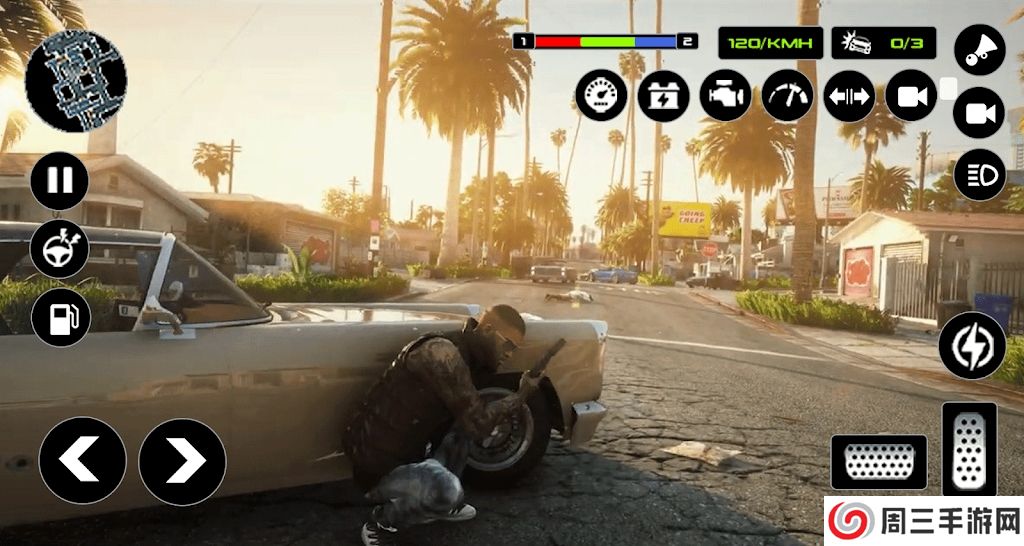Step on the tall accelerator pedal
Viewport: 1024px width, 546px height.
pos(969,449)
